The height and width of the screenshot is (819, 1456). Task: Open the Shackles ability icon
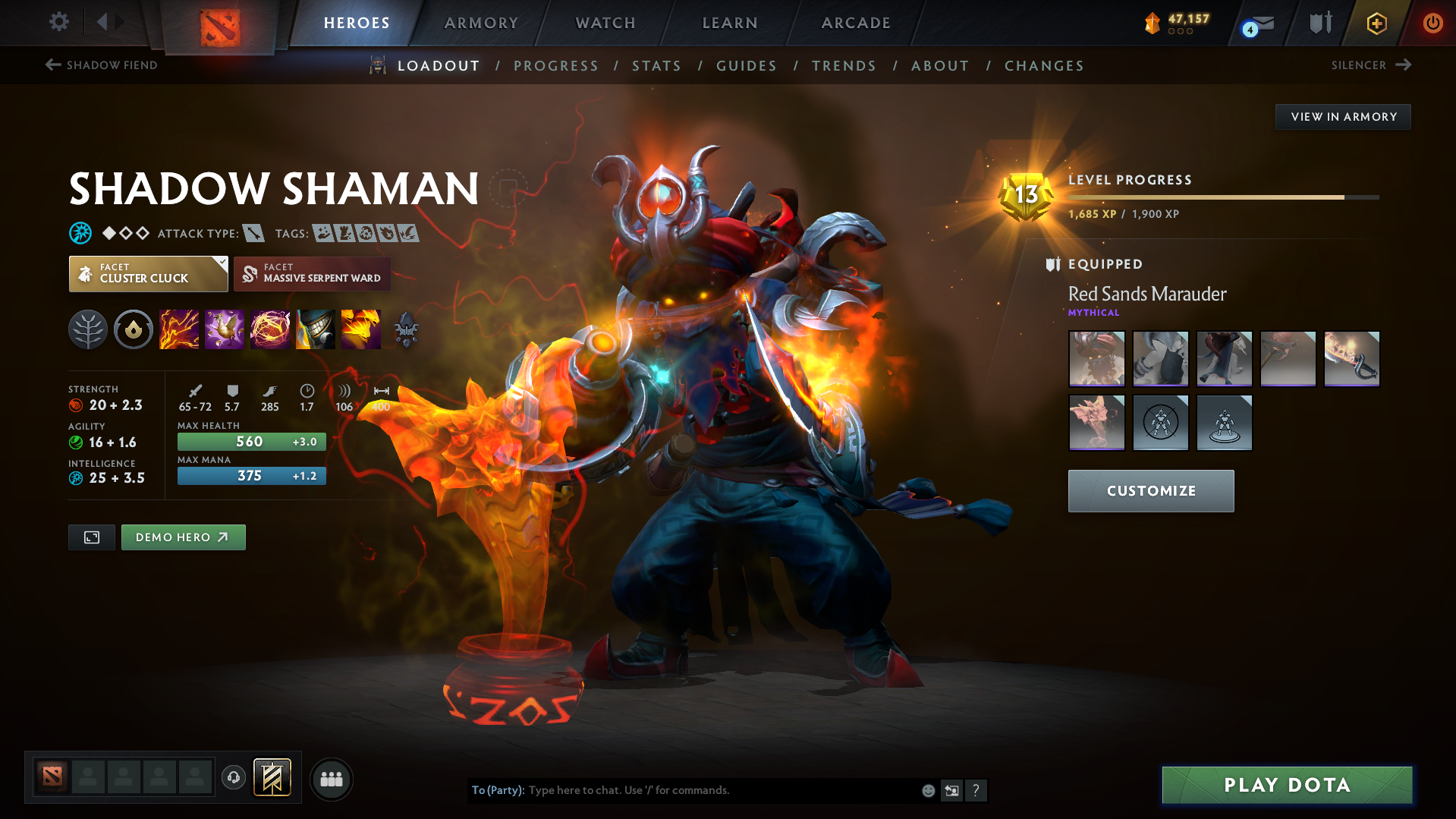270,329
